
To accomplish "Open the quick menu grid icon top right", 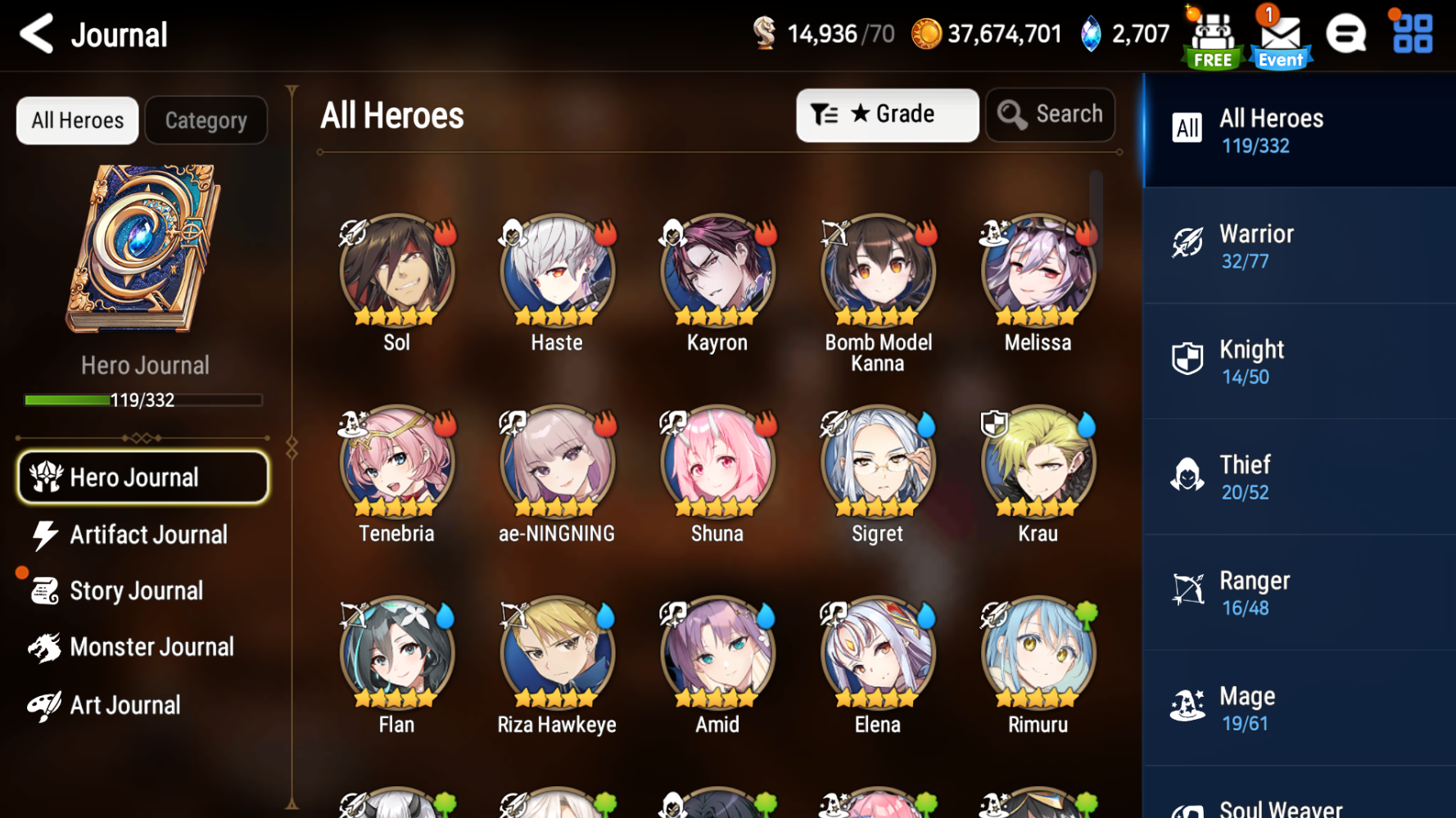I will 1410,34.
